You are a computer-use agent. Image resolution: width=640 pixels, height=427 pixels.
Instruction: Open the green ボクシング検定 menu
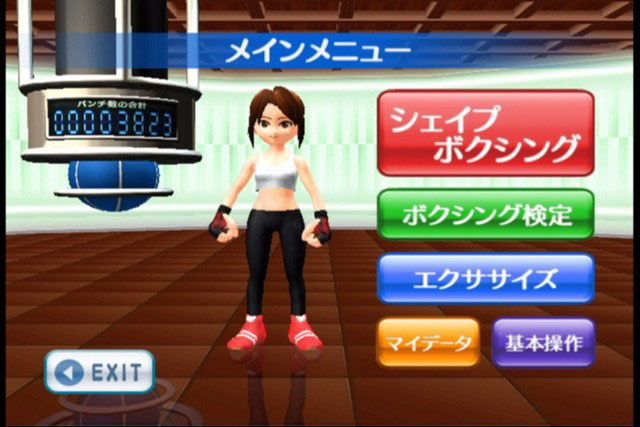coord(486,213)
